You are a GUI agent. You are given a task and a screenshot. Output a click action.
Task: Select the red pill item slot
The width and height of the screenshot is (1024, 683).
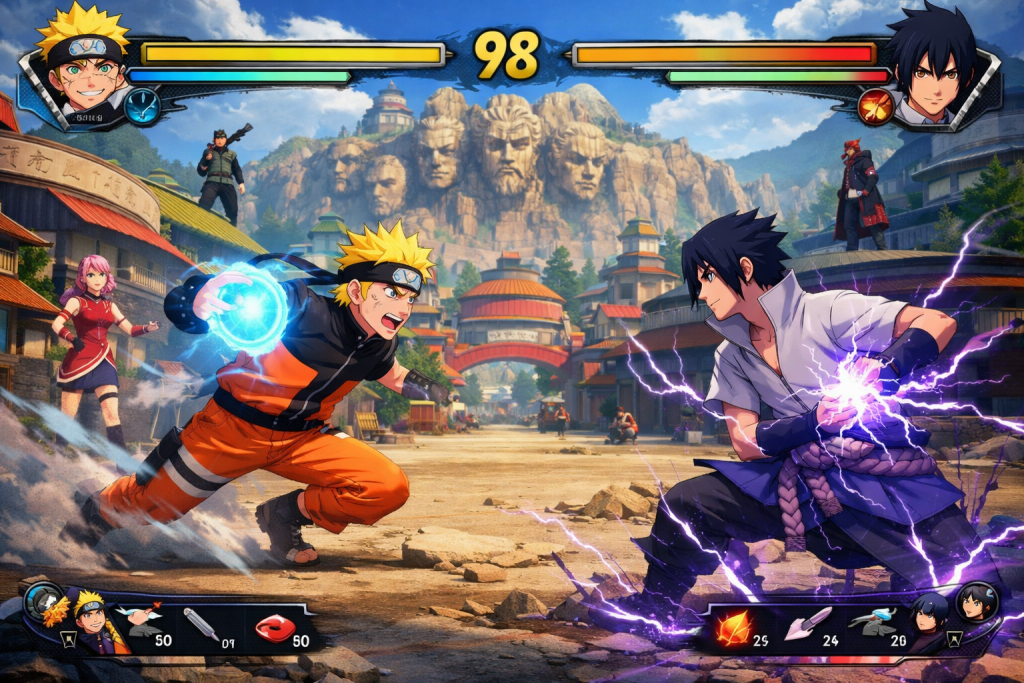click(273, 627)
